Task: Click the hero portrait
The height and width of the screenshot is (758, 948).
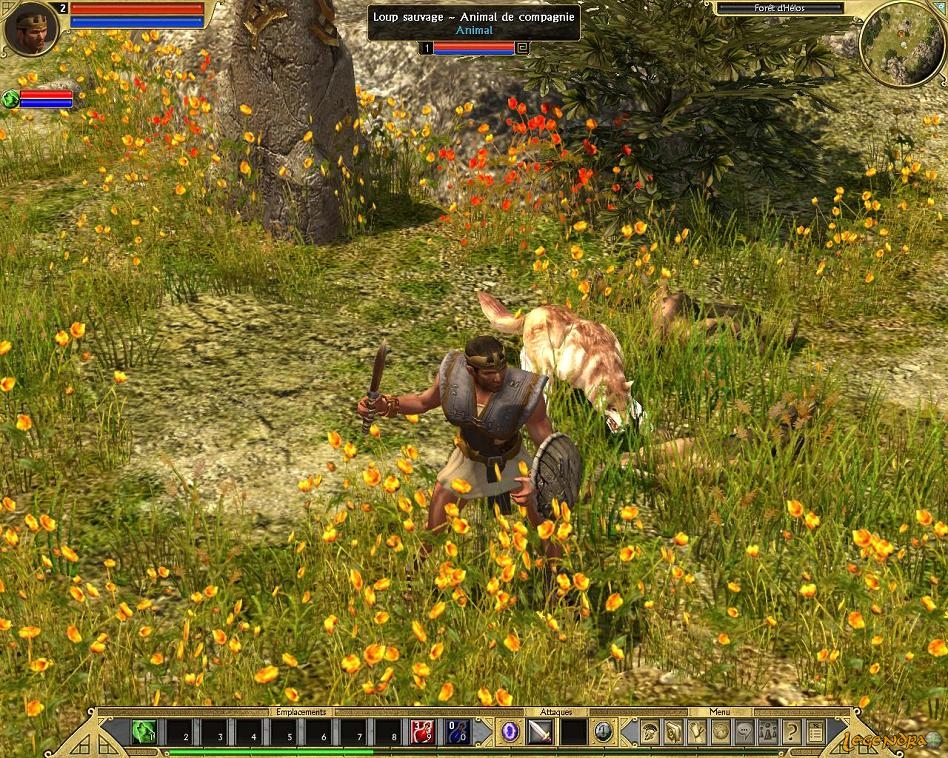Action: click(x=30, y=27)
